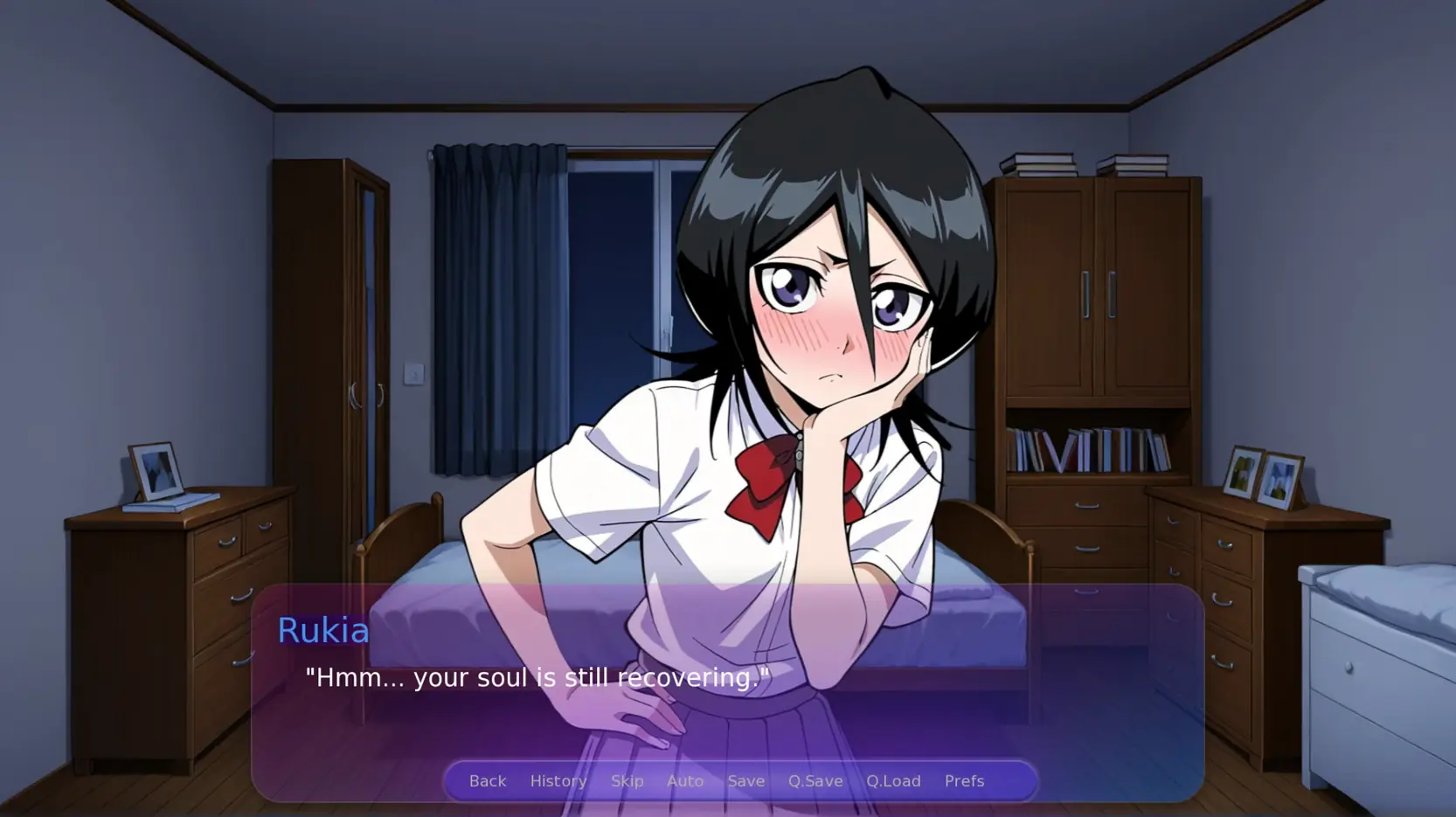The height and width of the screenshot is (817, 1456).
Task: Toggle Auto-advance for dialogue
Action: click(x=684, y=780)
